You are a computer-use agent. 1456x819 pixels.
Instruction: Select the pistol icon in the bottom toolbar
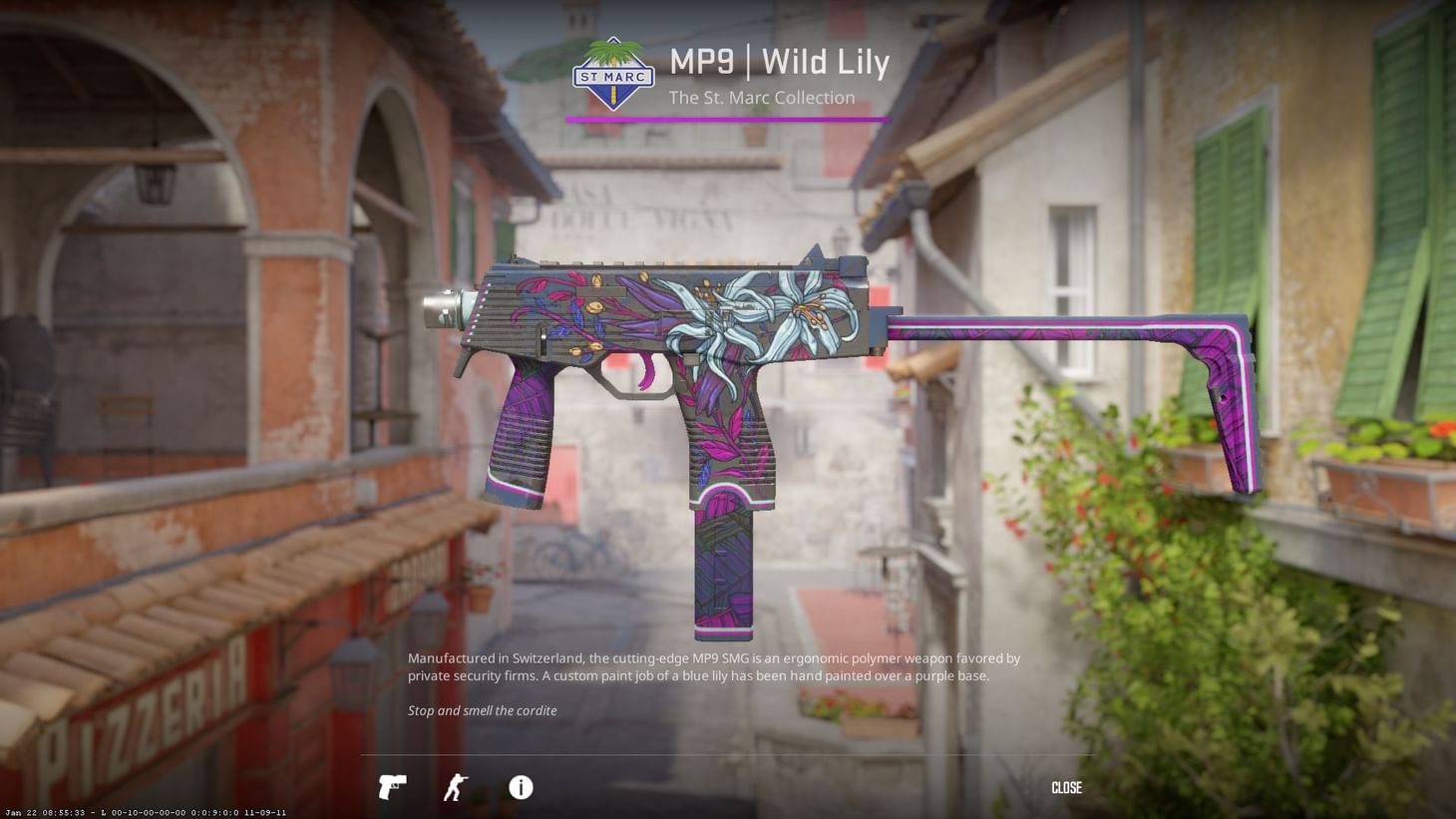392,788
